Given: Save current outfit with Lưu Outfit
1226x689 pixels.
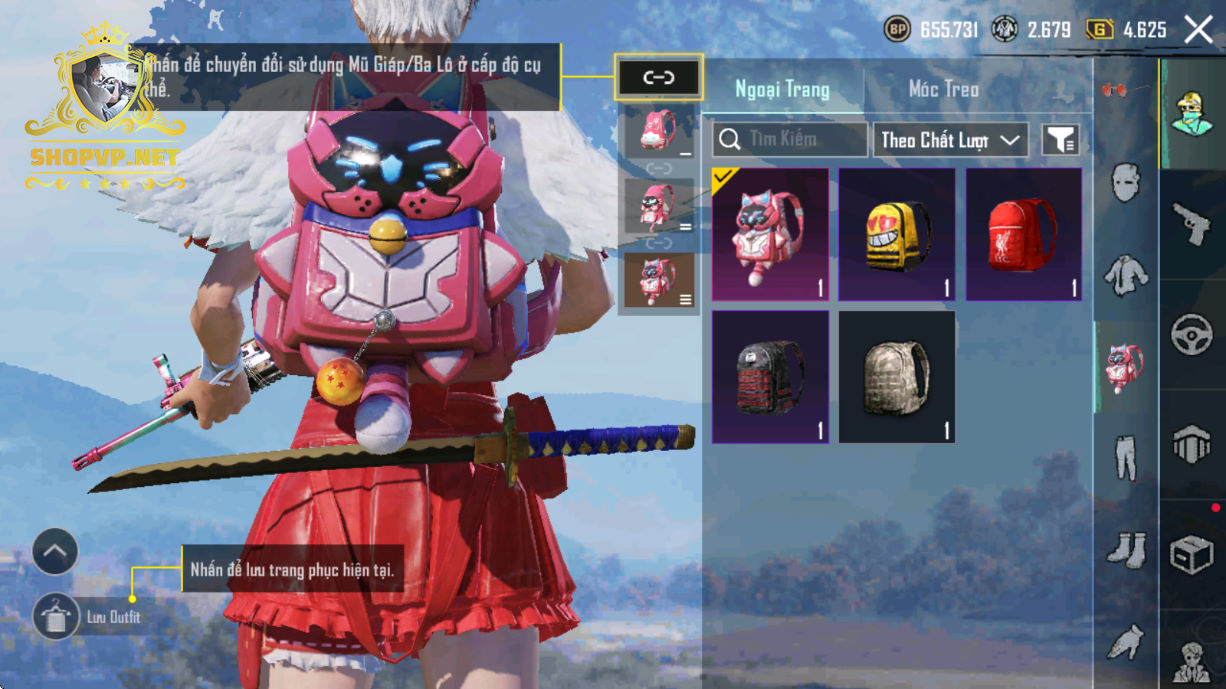Looking at the screenshot, I should click(x=56, y=616).
